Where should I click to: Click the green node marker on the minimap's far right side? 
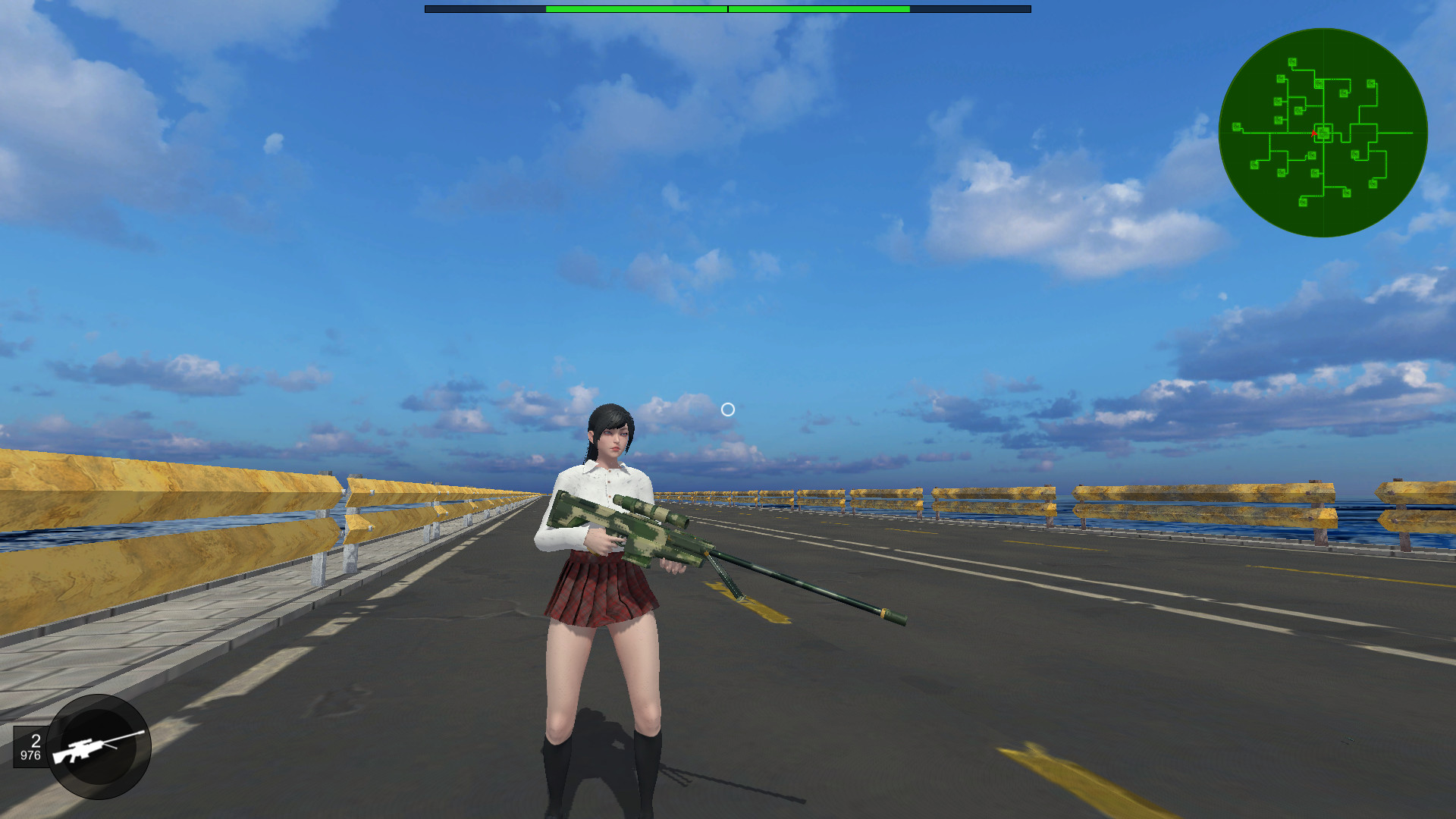coord(1371,183)
